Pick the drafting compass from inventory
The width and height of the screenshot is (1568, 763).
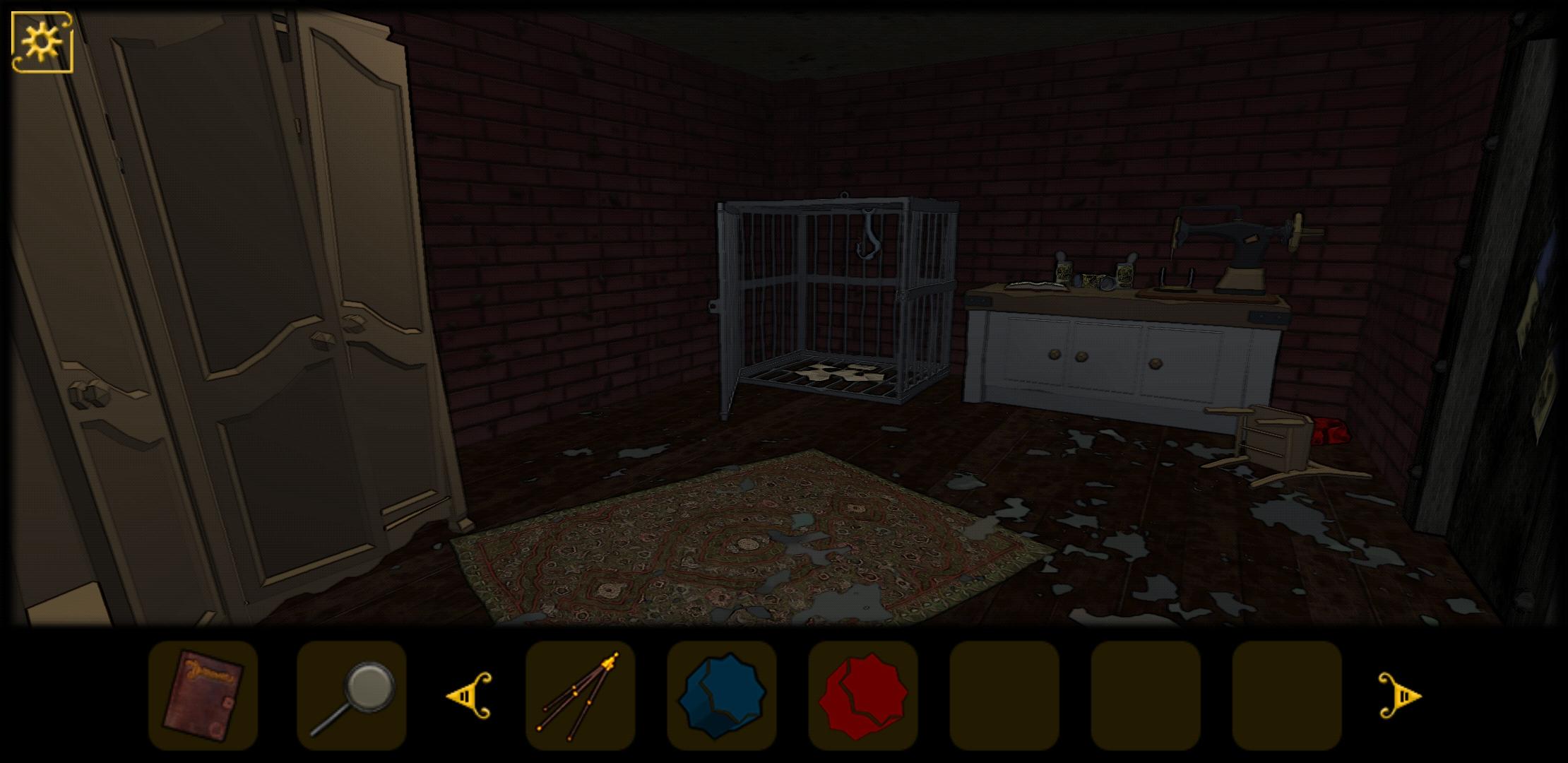pos(579,696)
